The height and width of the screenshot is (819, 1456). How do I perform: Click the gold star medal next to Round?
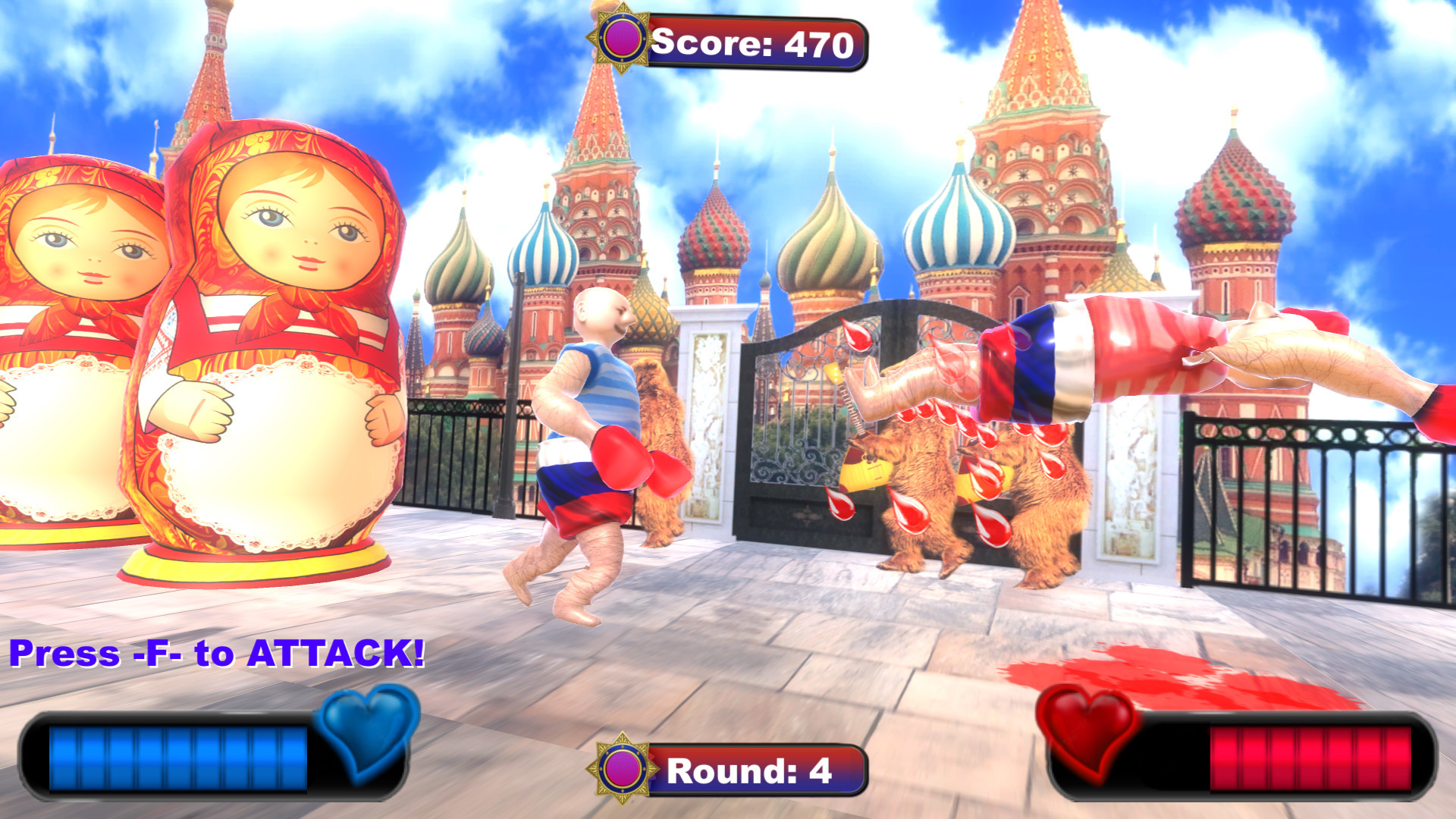620,767
